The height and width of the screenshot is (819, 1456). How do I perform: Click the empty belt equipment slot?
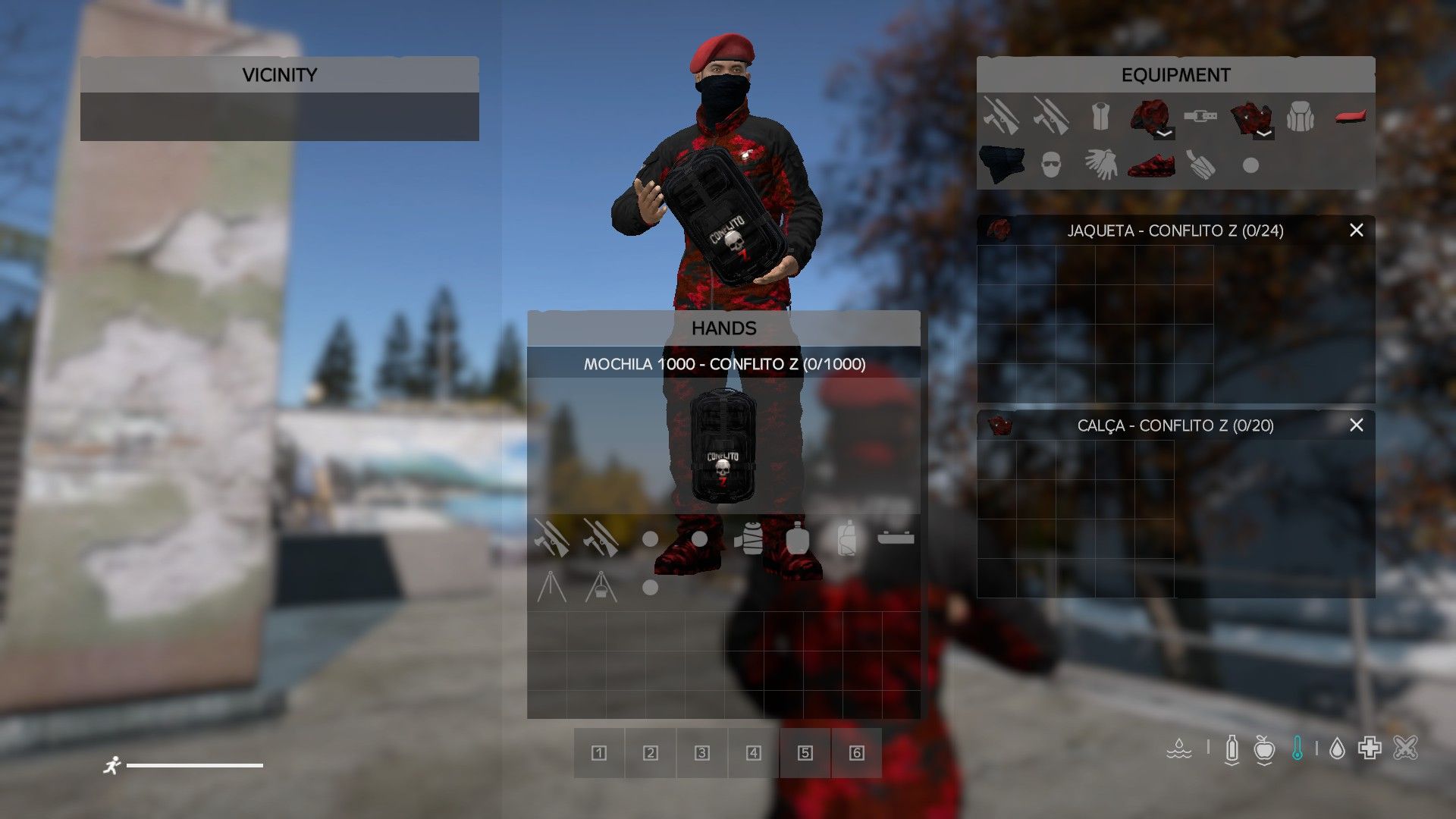pyautogui.click(x=1200, y=117)
